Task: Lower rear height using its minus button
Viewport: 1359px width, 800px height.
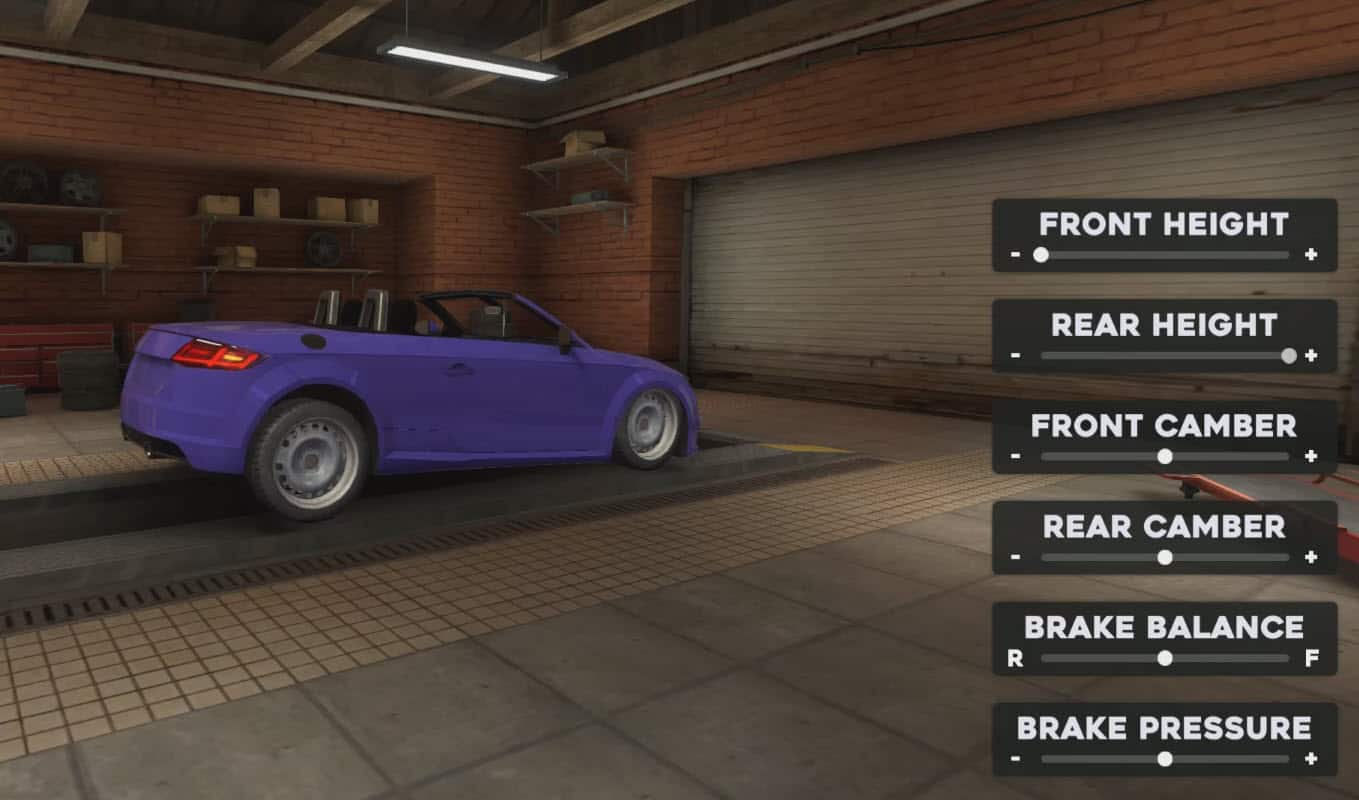Action: click(x=1016, y=356)
